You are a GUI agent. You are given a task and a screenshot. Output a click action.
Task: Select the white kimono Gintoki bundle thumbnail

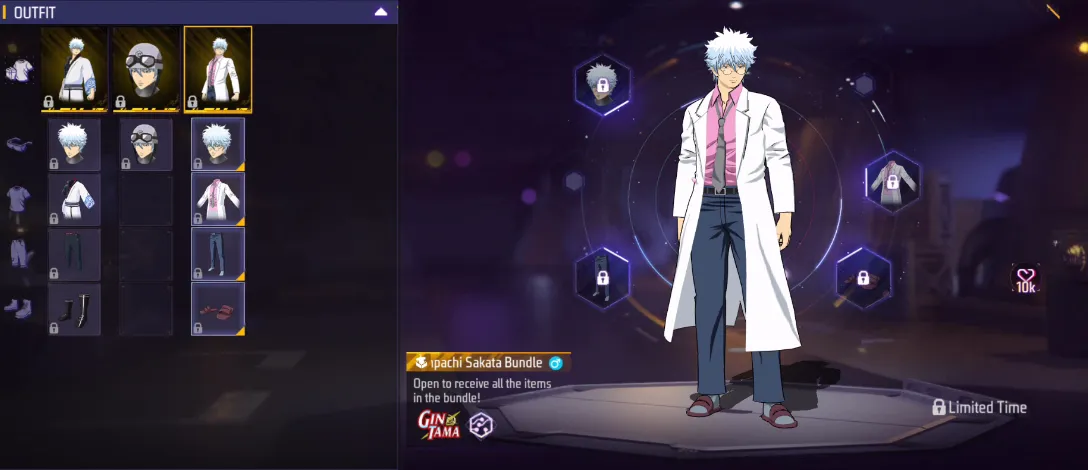click(x=74, y=68)
